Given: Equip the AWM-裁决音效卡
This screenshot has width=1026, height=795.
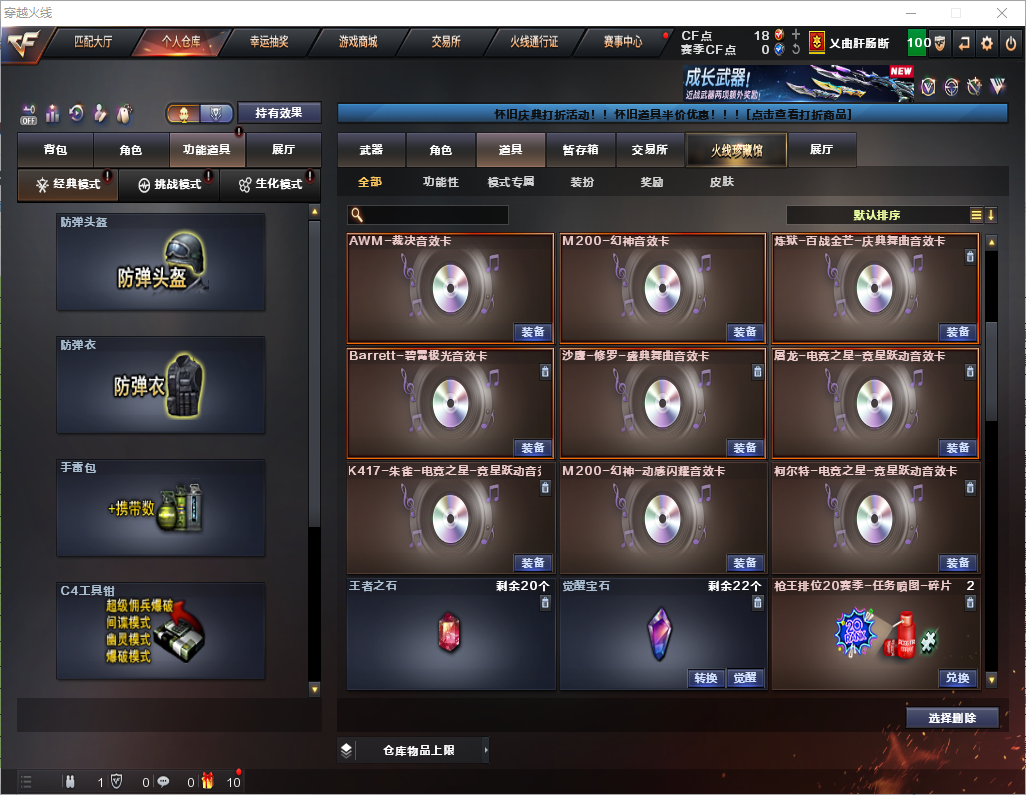Looking at the screenshot, I should 532,332.
